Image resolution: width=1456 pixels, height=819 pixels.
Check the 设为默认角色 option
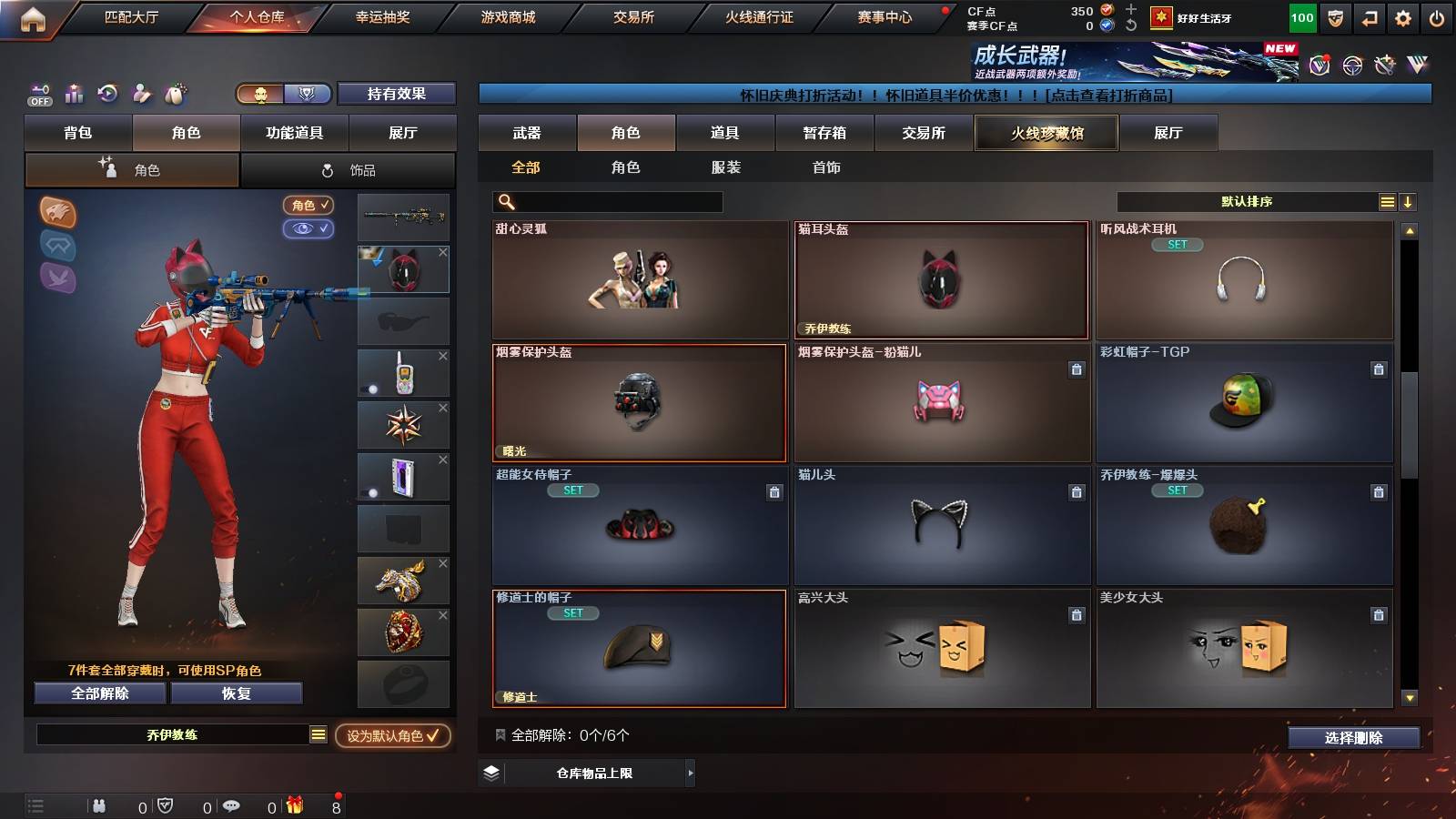pyautogui.click(x=393, y=738)
